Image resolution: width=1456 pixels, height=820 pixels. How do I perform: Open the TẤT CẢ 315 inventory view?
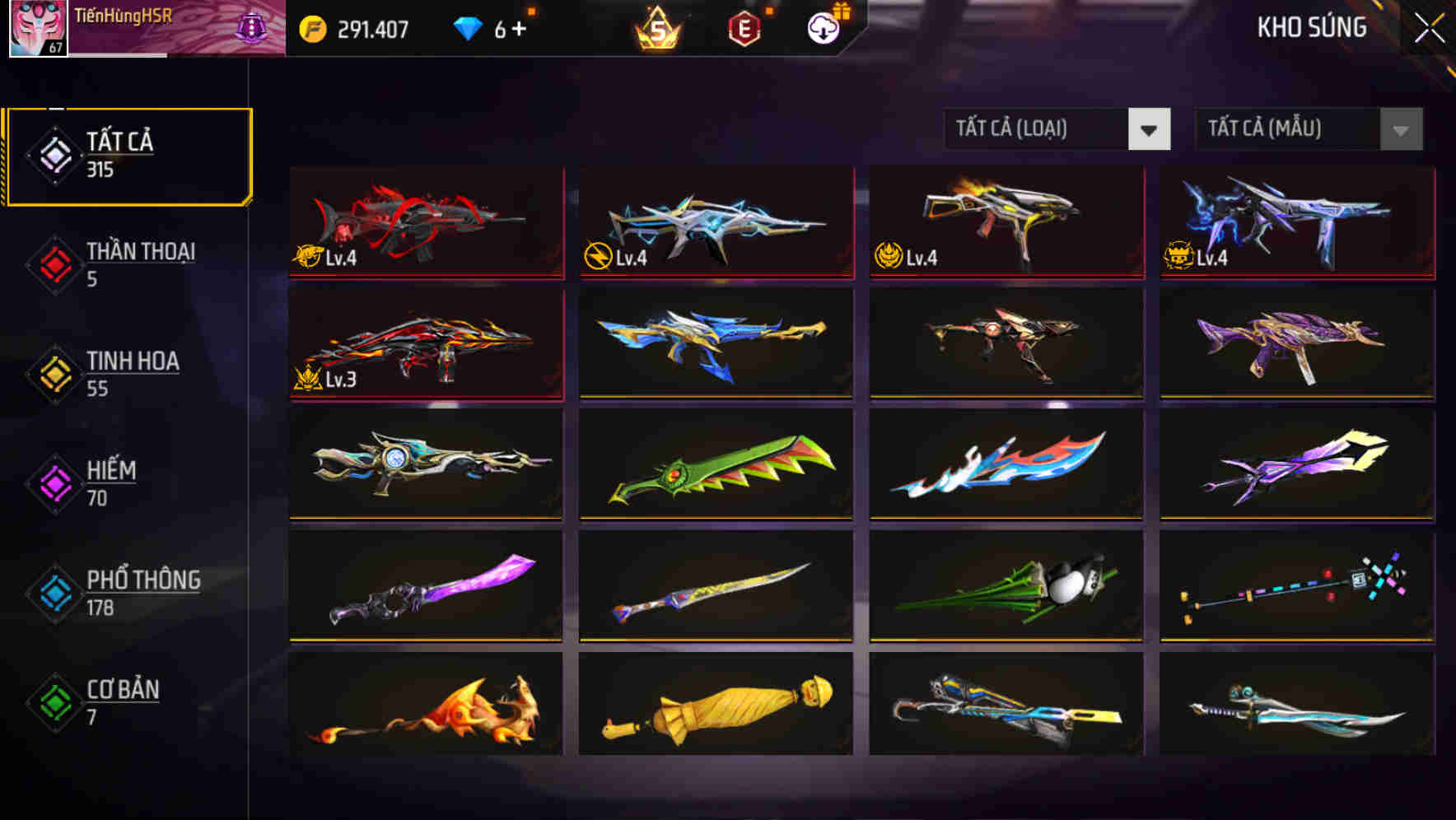click(x=128, y=153)
